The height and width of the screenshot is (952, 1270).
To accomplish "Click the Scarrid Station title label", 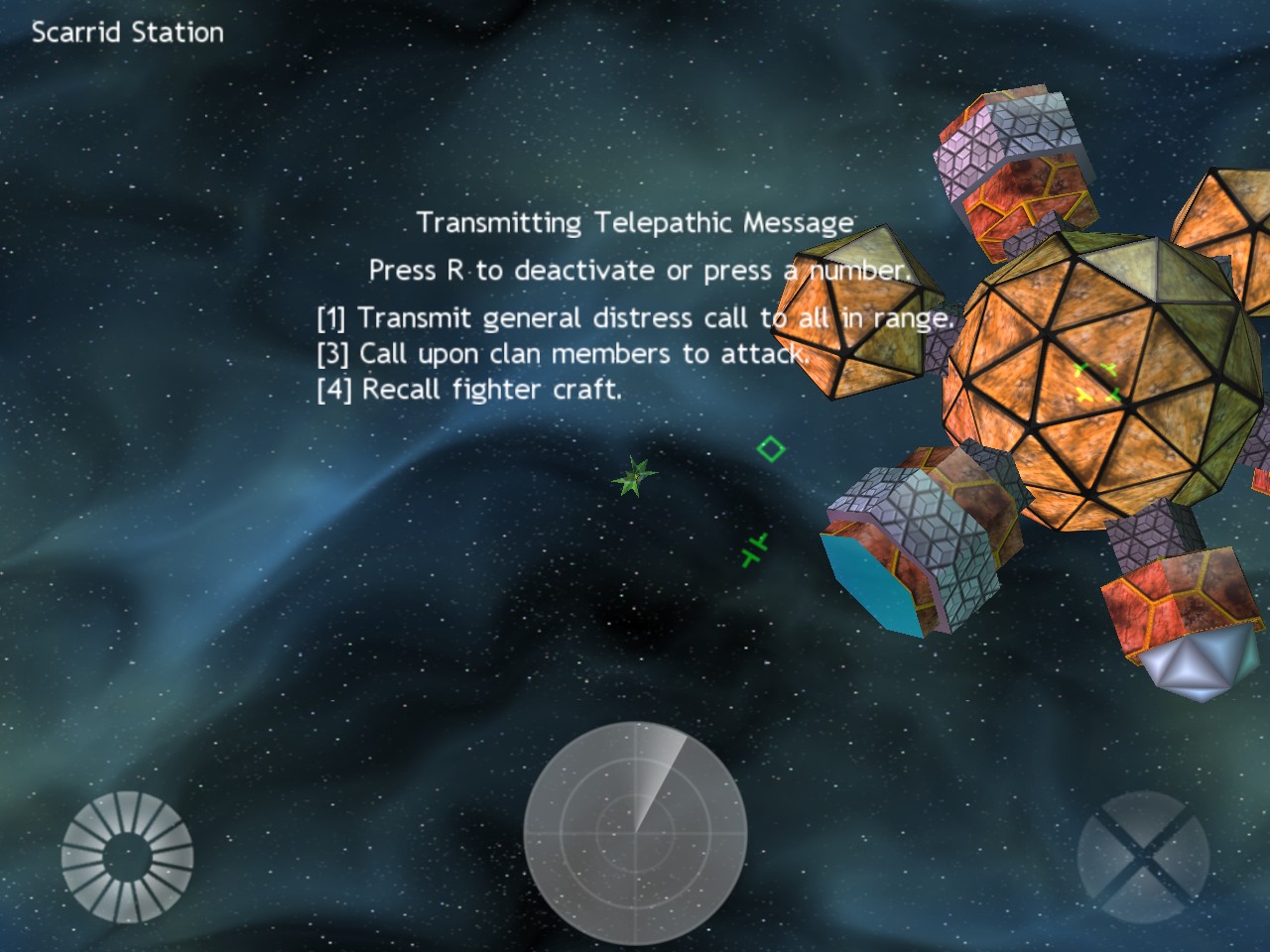I will pos(126,32).
